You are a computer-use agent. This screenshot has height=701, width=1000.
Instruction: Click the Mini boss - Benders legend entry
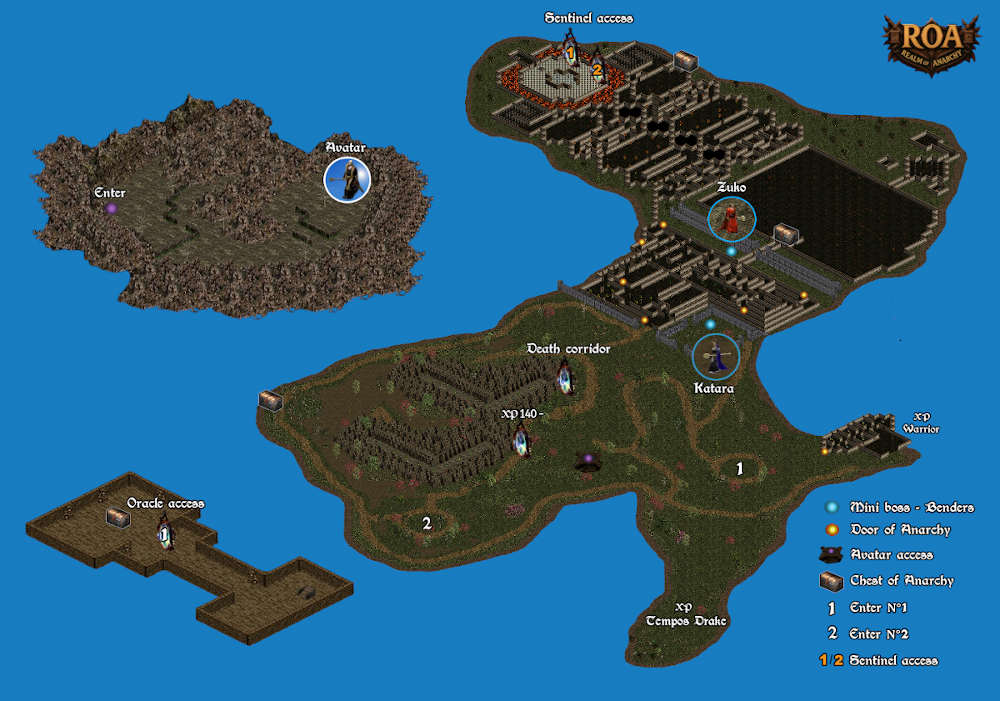click(896, 508)
